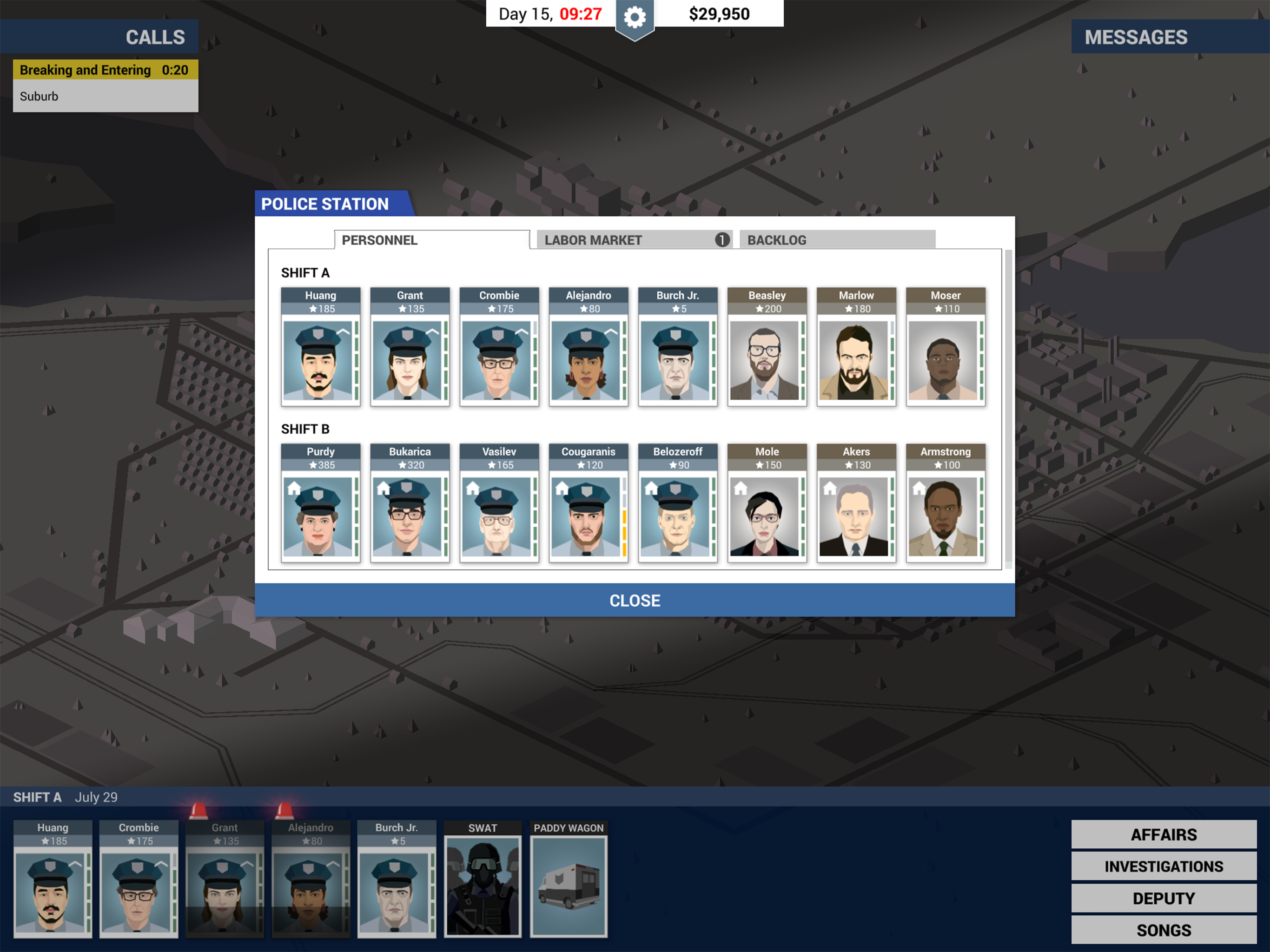
Task: Toggle the home icon on Bukarica's card
Action: coord(384,488)
